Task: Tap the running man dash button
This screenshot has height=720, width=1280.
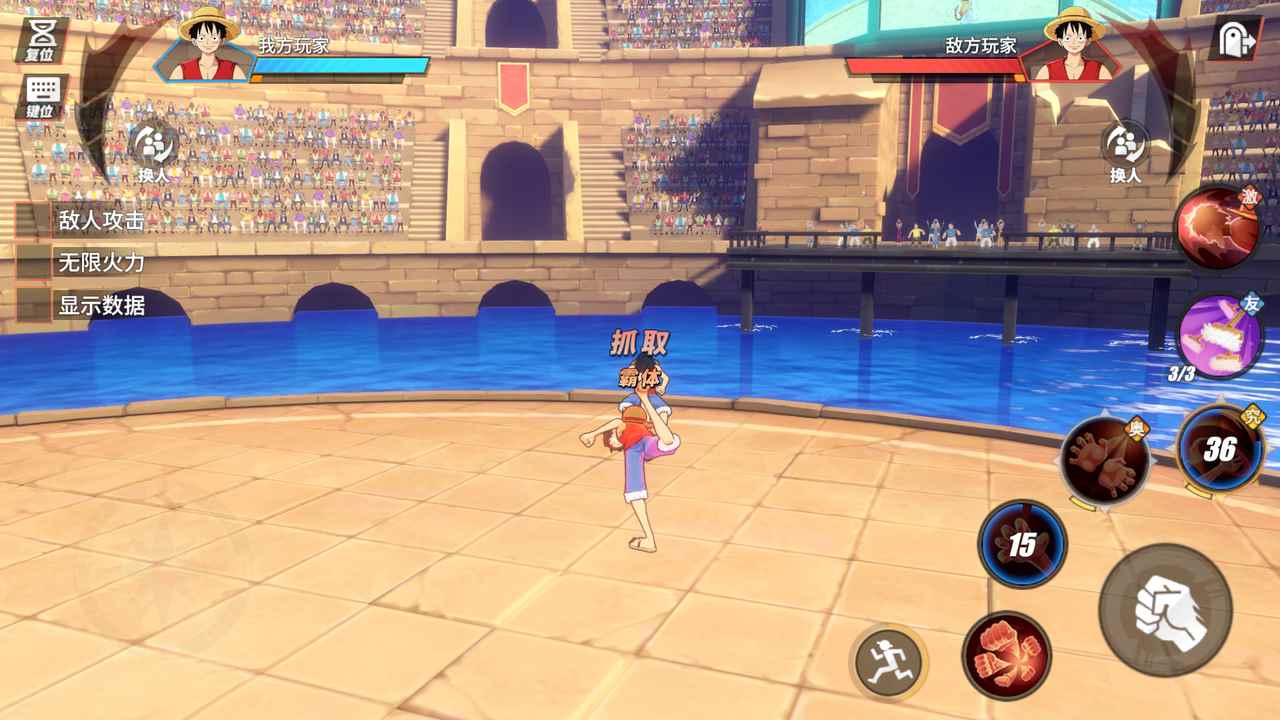Action: pyautogui.click(x=888, y=661)
